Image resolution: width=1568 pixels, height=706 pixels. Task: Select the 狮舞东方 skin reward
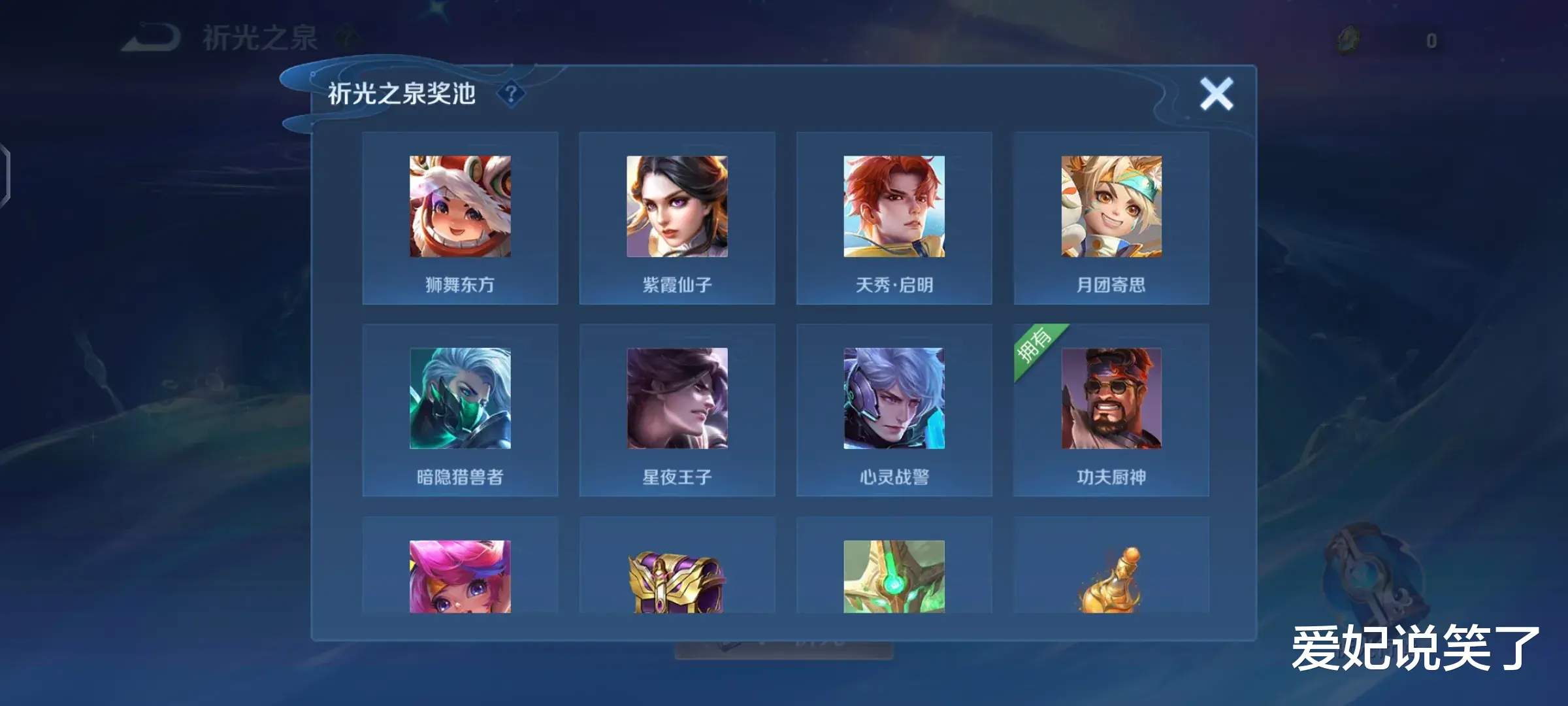point(460,218)
